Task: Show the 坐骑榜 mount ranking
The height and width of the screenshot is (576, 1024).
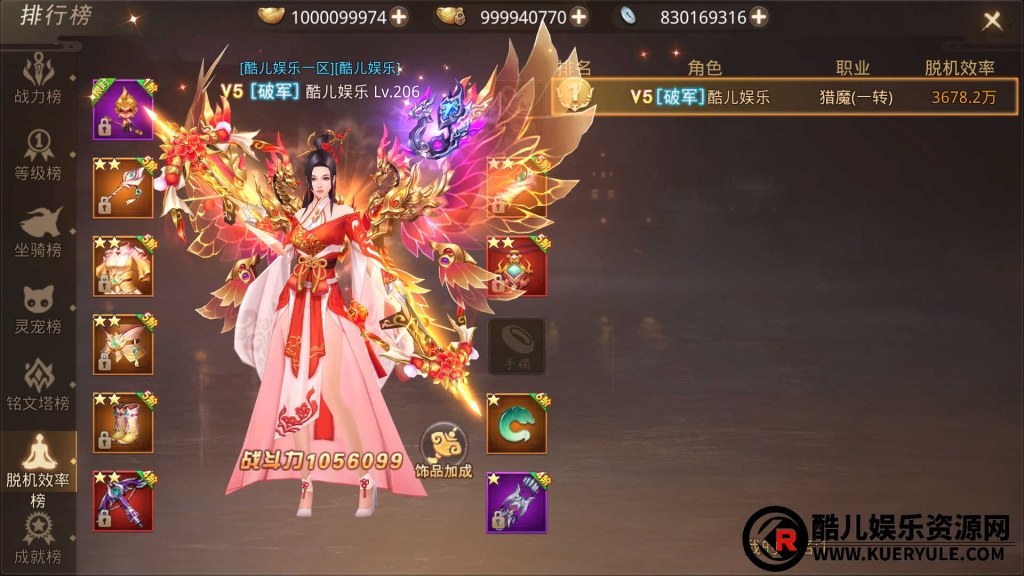Action: [x=37, y=232]
